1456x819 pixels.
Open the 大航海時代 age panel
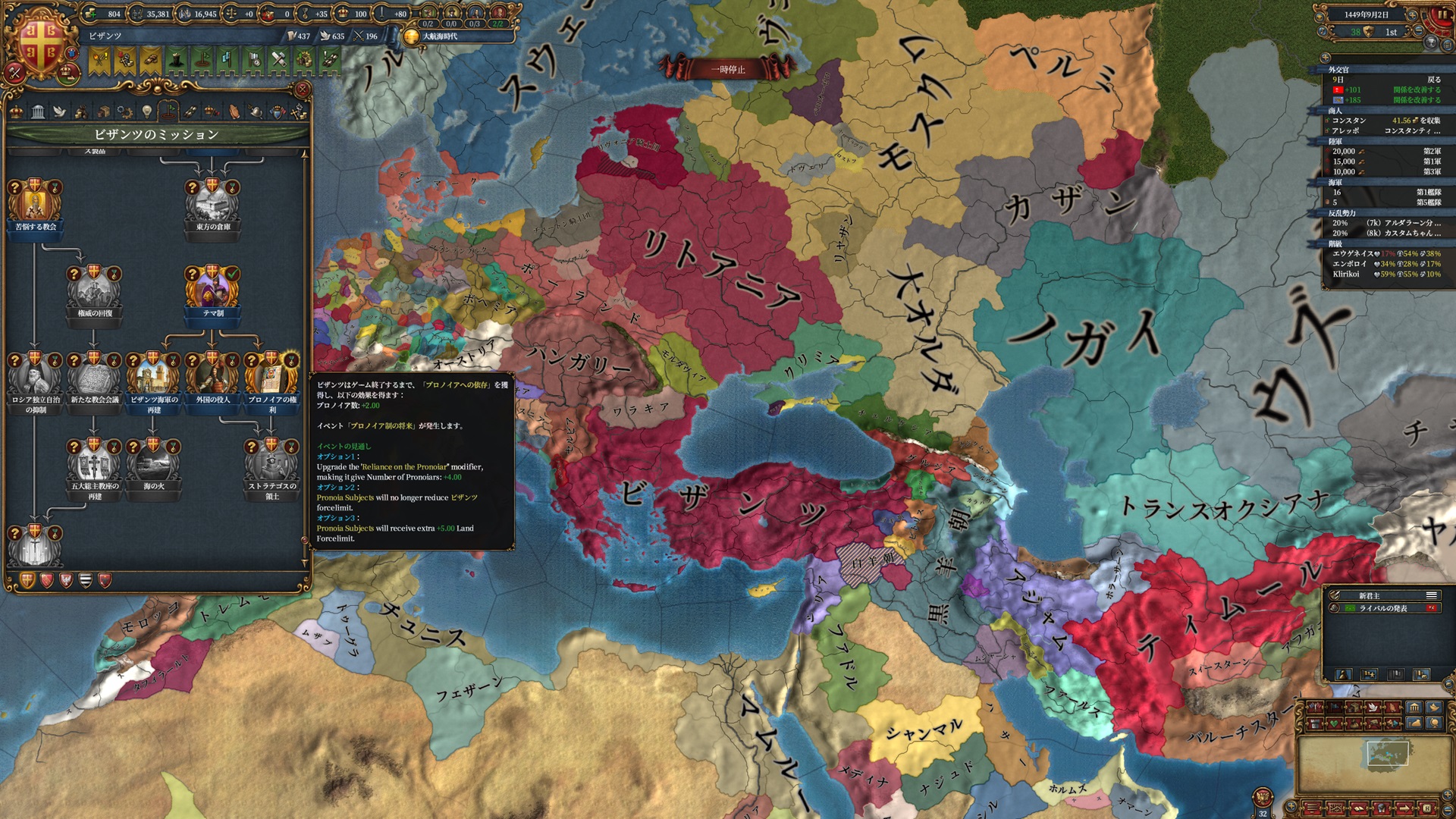(x=440, y=36)
